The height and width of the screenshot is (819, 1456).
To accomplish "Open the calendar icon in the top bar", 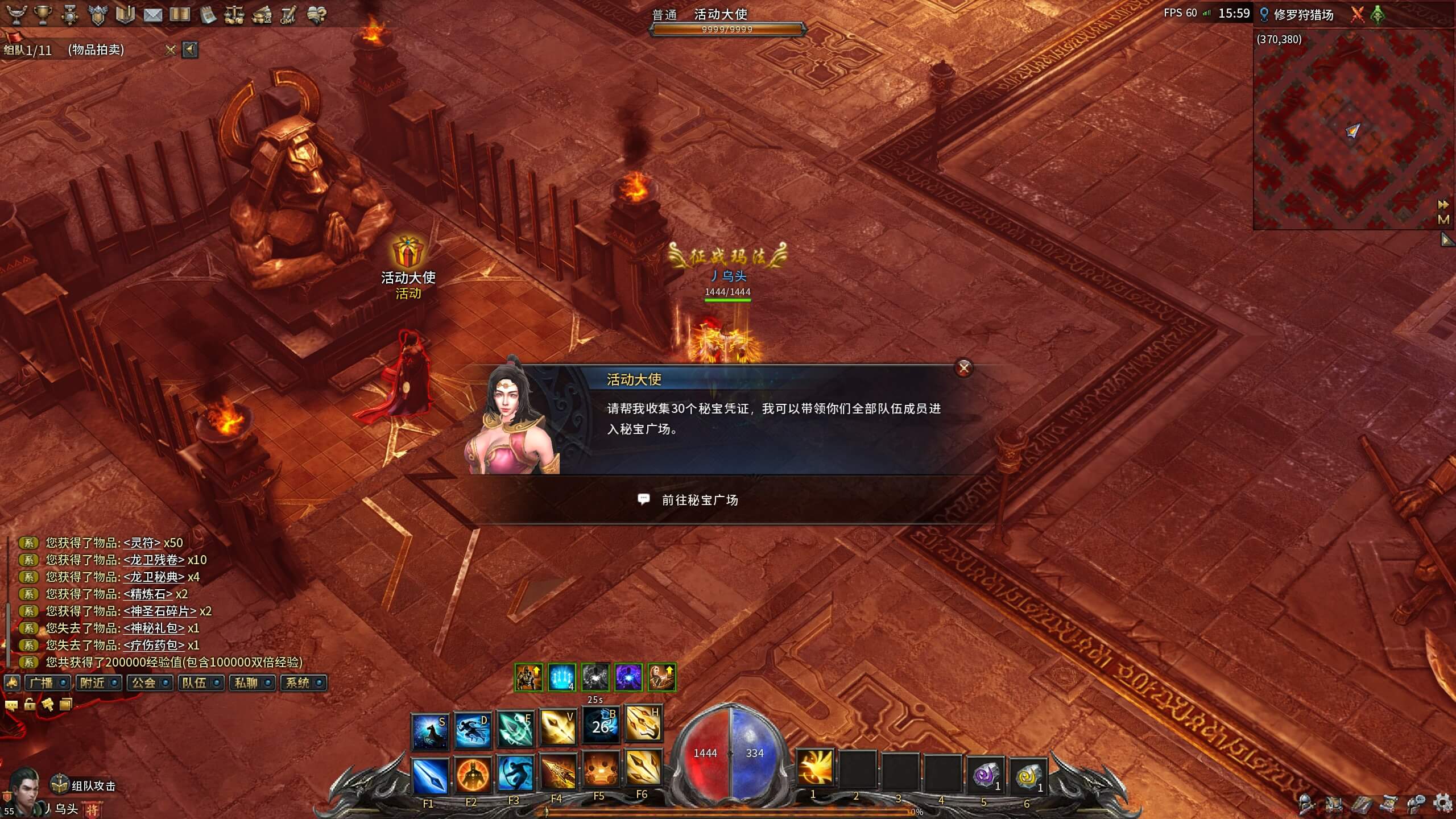I will pos(208,15).
